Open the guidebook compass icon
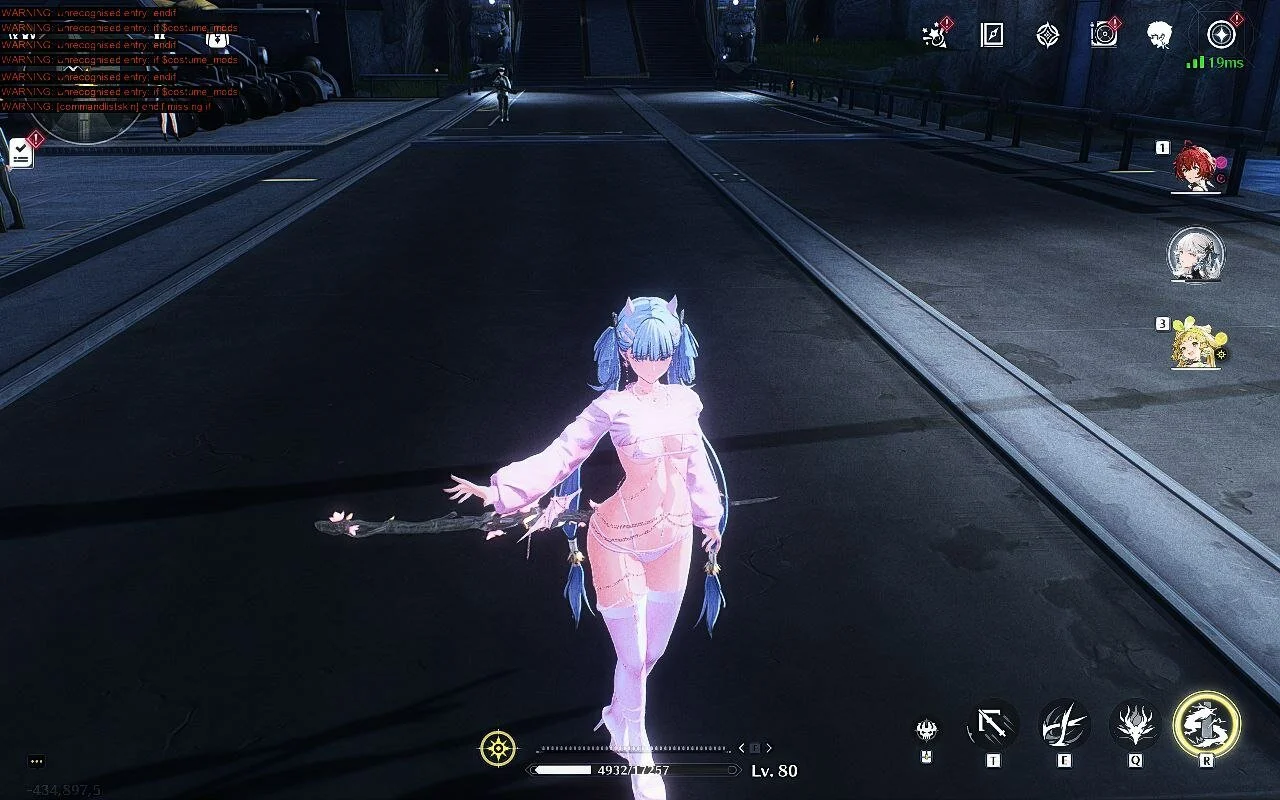 pyautogui.click(x=991, y=35)
